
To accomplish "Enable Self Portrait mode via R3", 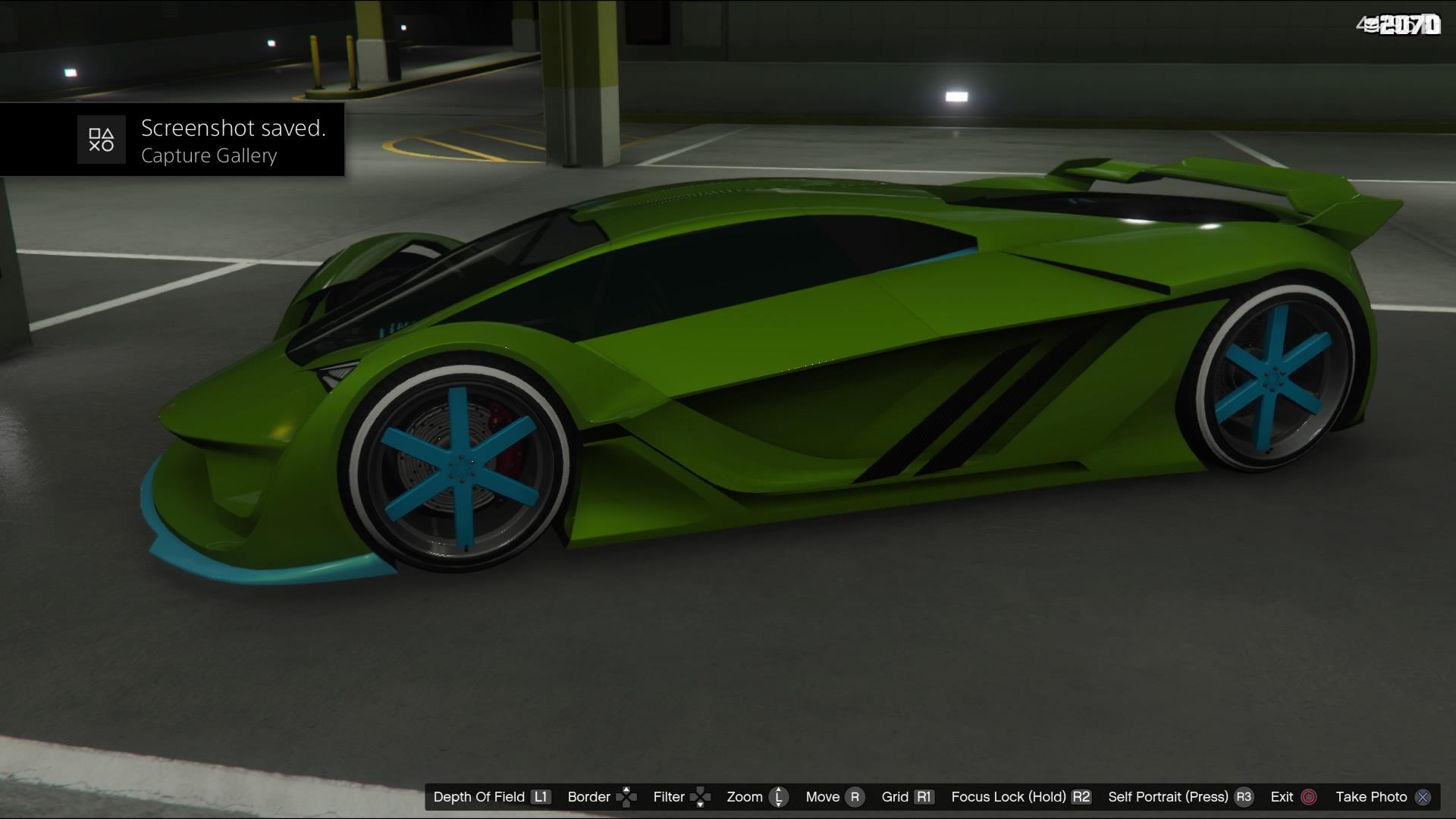I will (x=1242, y=797).
